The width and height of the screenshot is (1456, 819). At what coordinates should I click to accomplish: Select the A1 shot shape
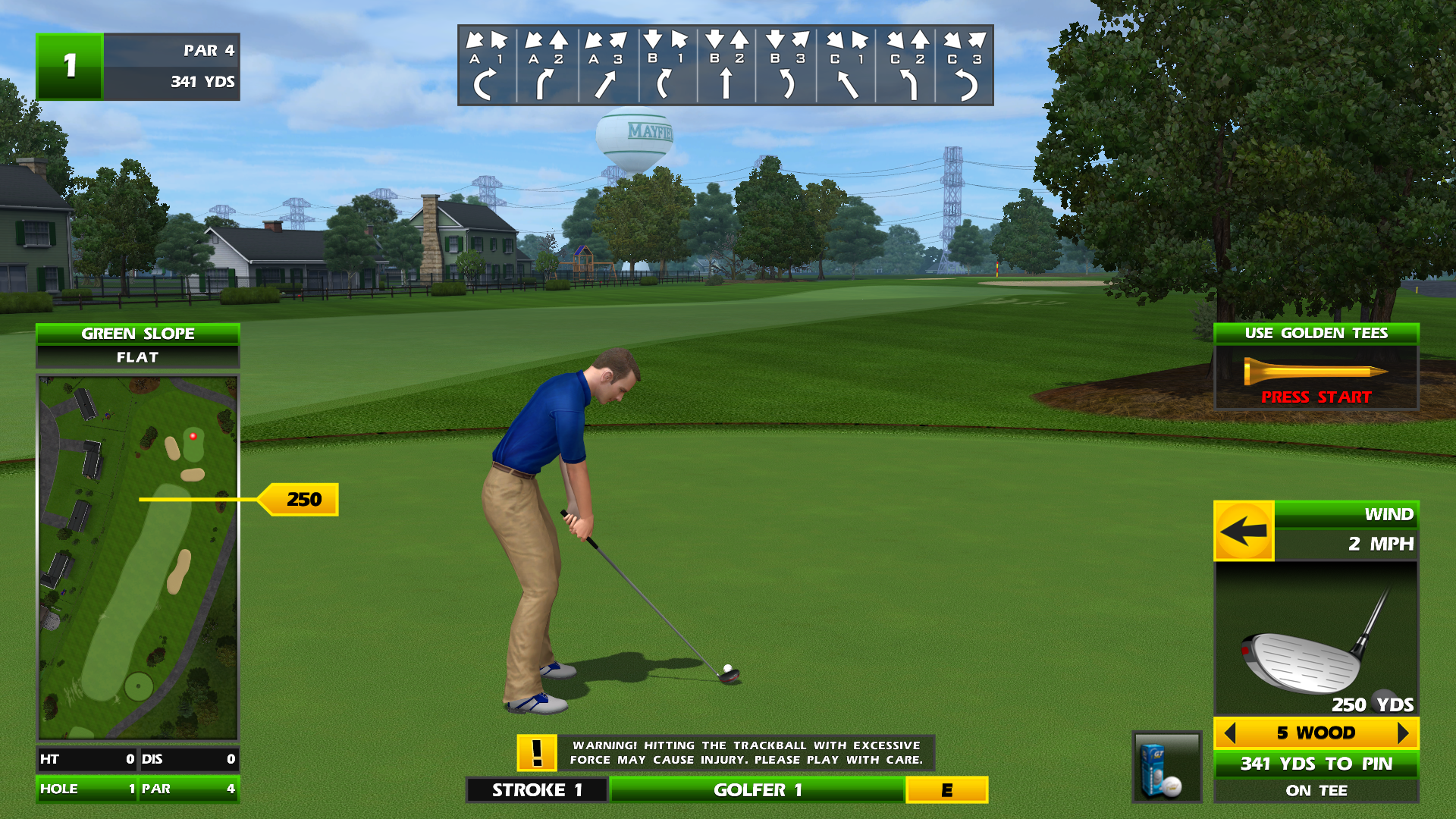point(487,67)
